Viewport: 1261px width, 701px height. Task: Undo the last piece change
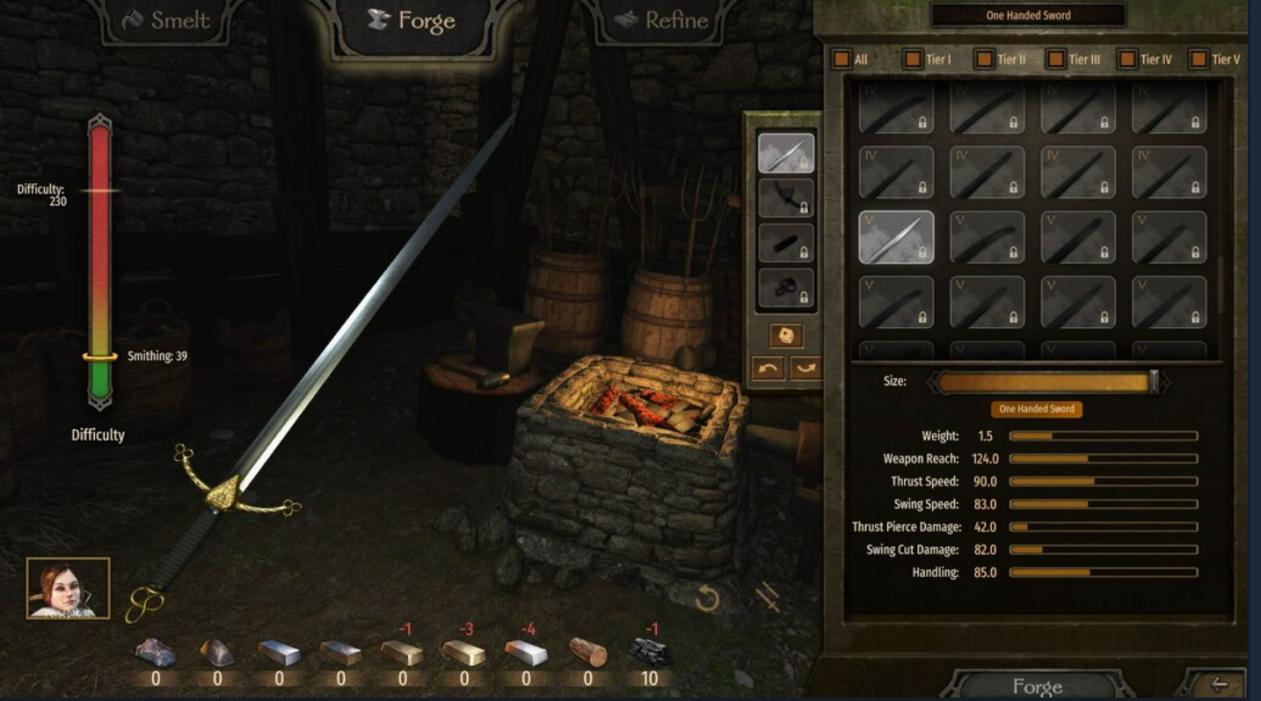coord(767,368)
